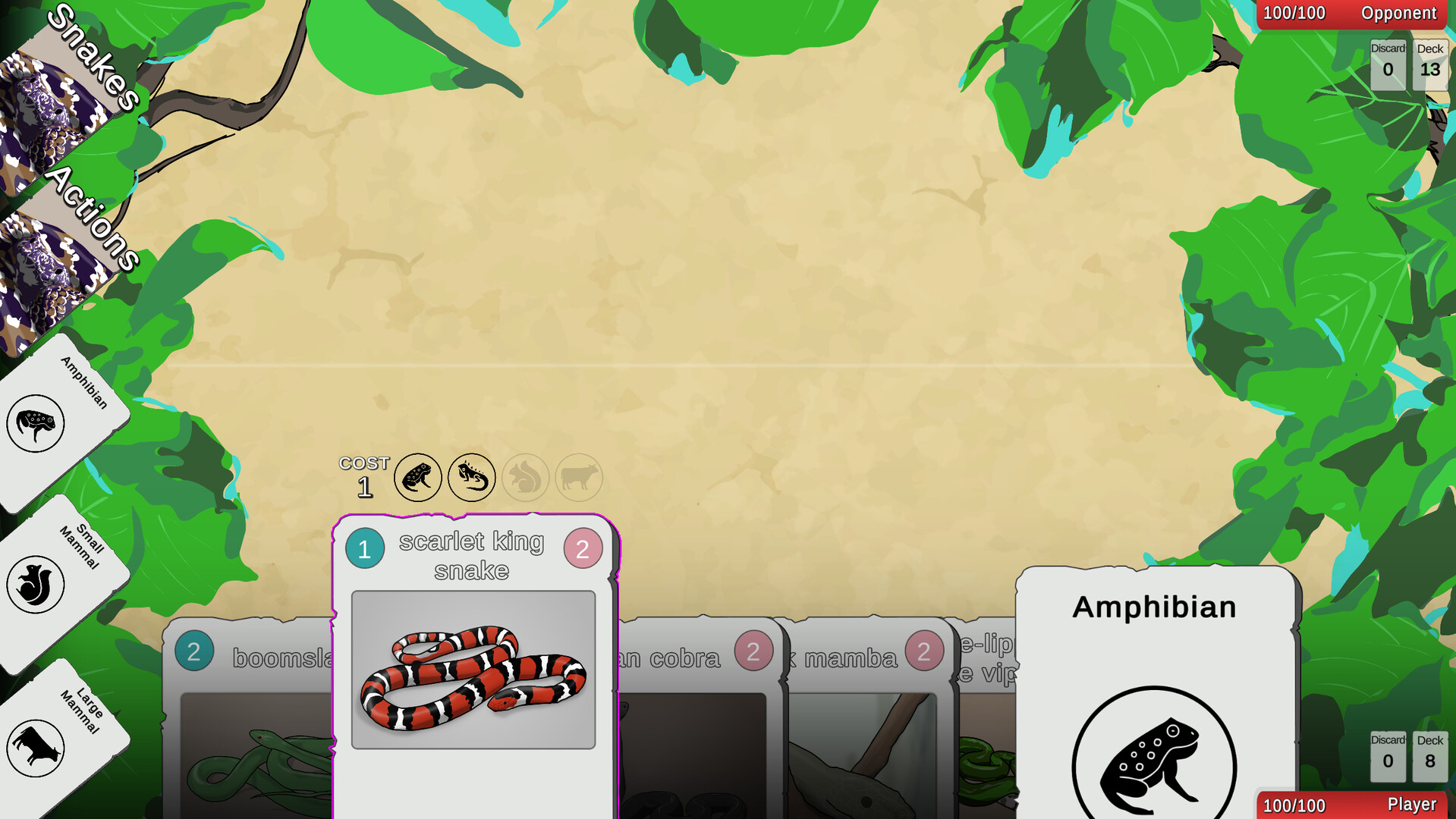Click the frog icon next to Cost
The width and height of the screenshot is (1456, 819).
(x=418, y=477)
